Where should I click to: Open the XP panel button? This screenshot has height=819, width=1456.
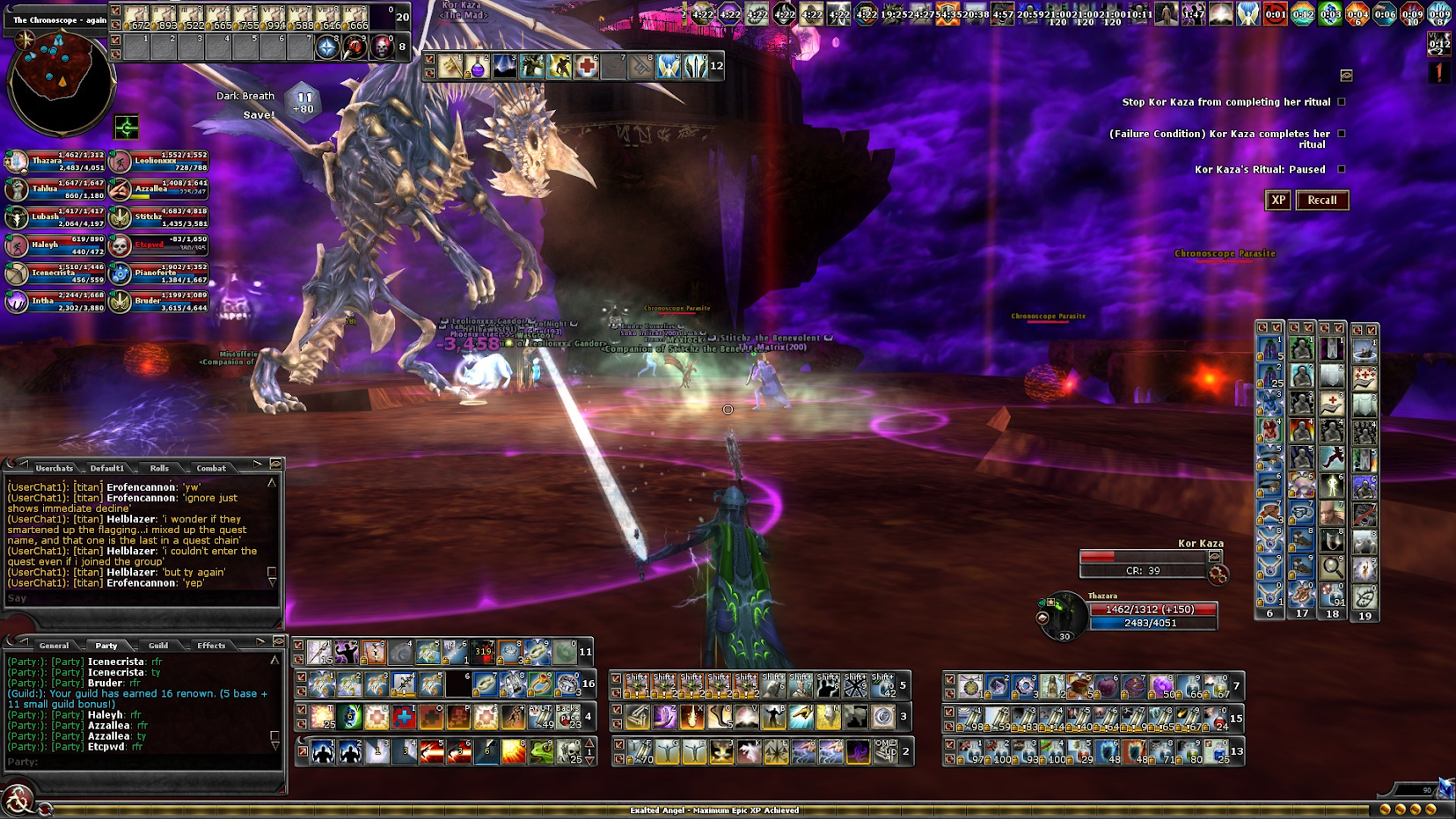1278,201
